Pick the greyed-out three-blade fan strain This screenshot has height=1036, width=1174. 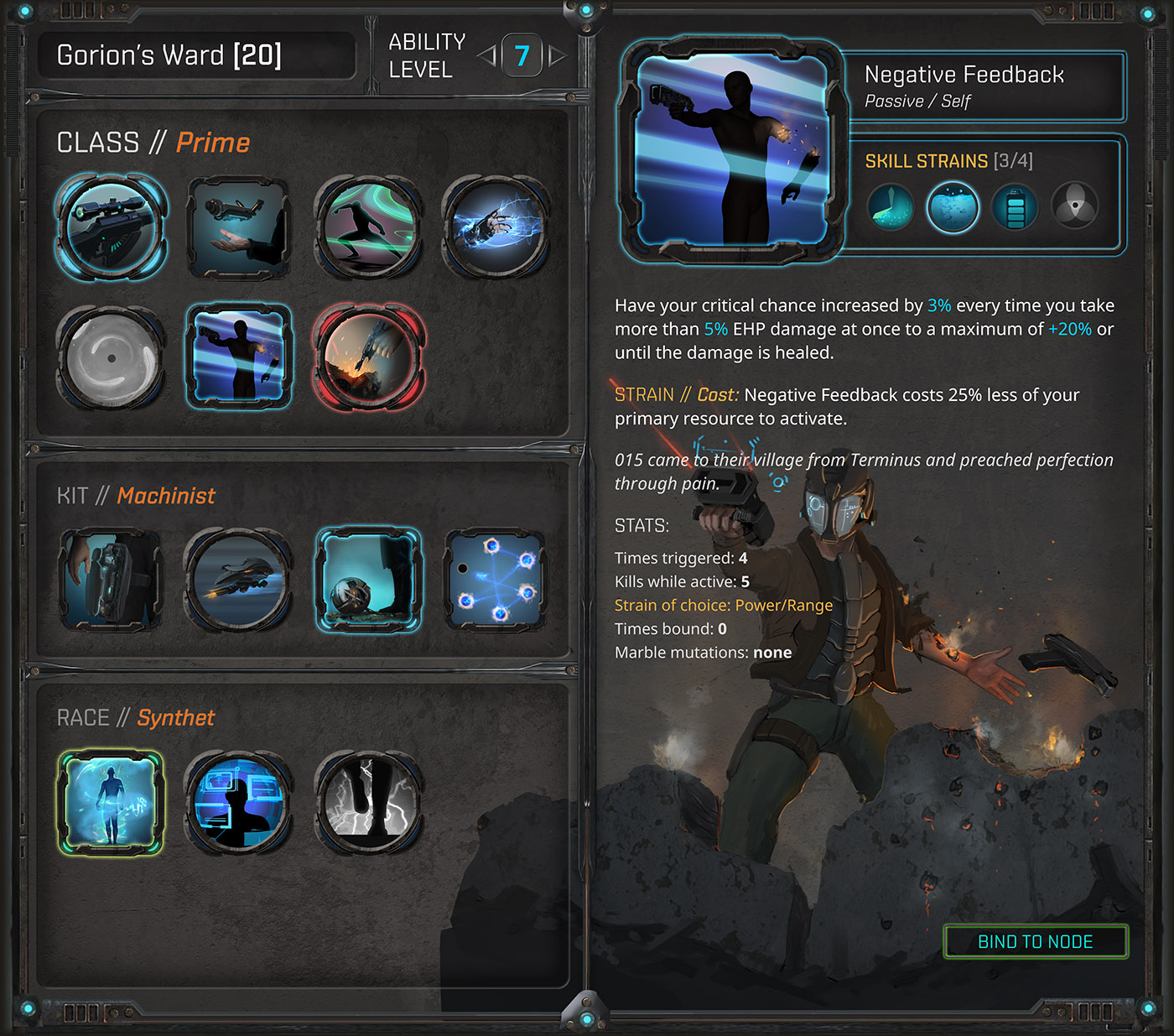1075,206
